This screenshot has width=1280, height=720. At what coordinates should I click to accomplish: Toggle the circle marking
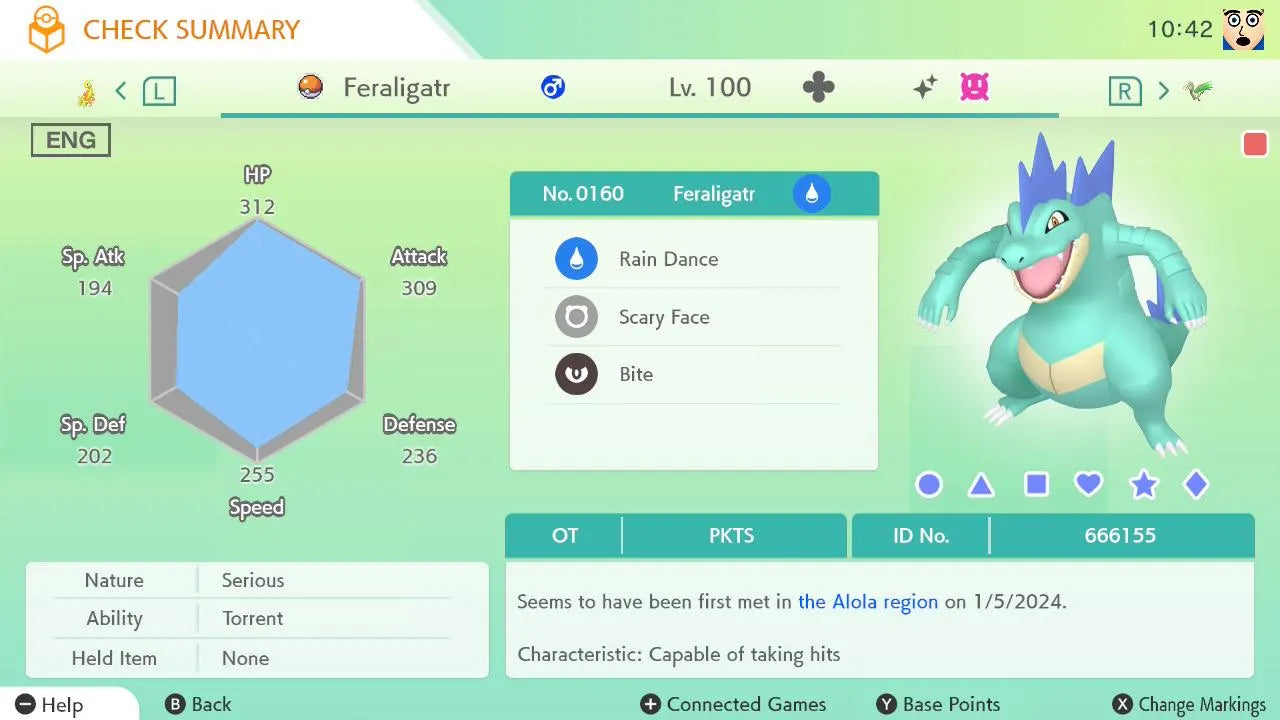(929, 485)
